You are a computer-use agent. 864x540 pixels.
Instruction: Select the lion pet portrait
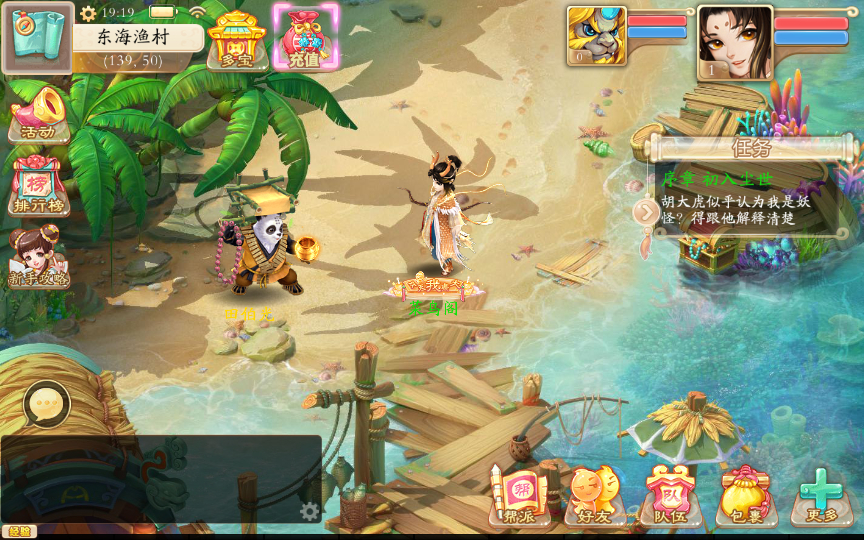(x=596, y=36)
